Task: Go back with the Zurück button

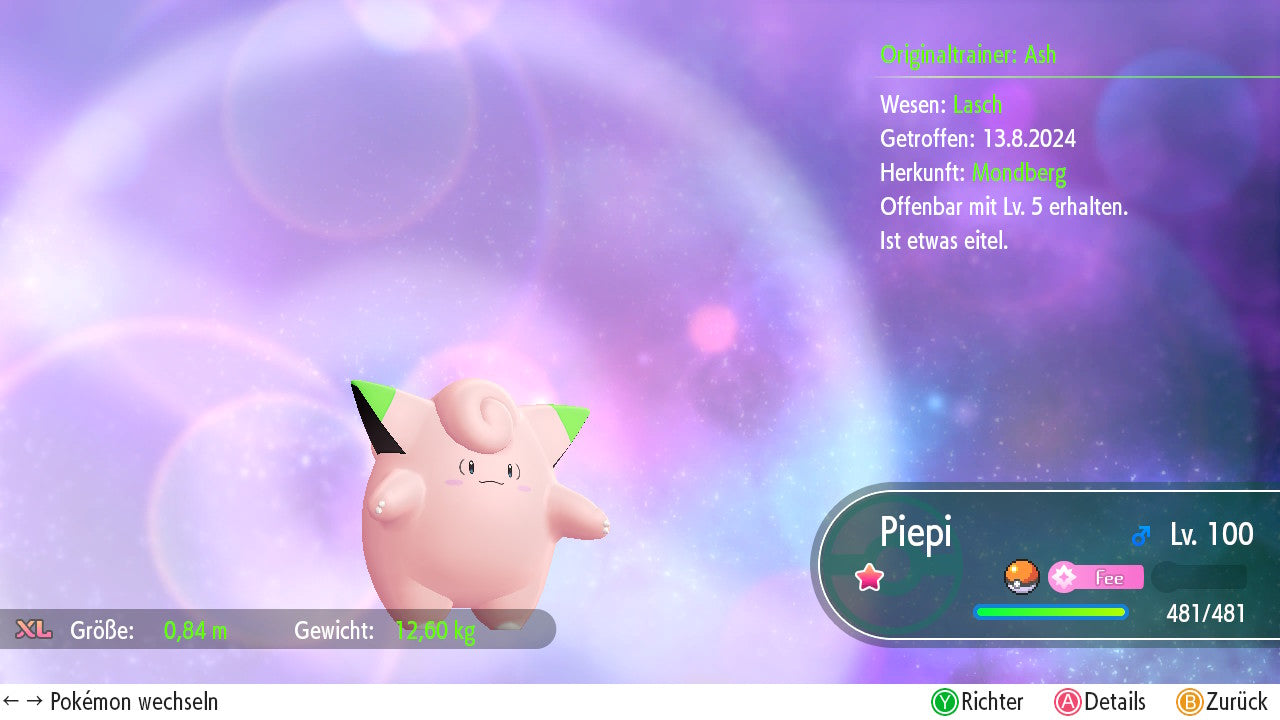Action: (x=1222, y=702)
